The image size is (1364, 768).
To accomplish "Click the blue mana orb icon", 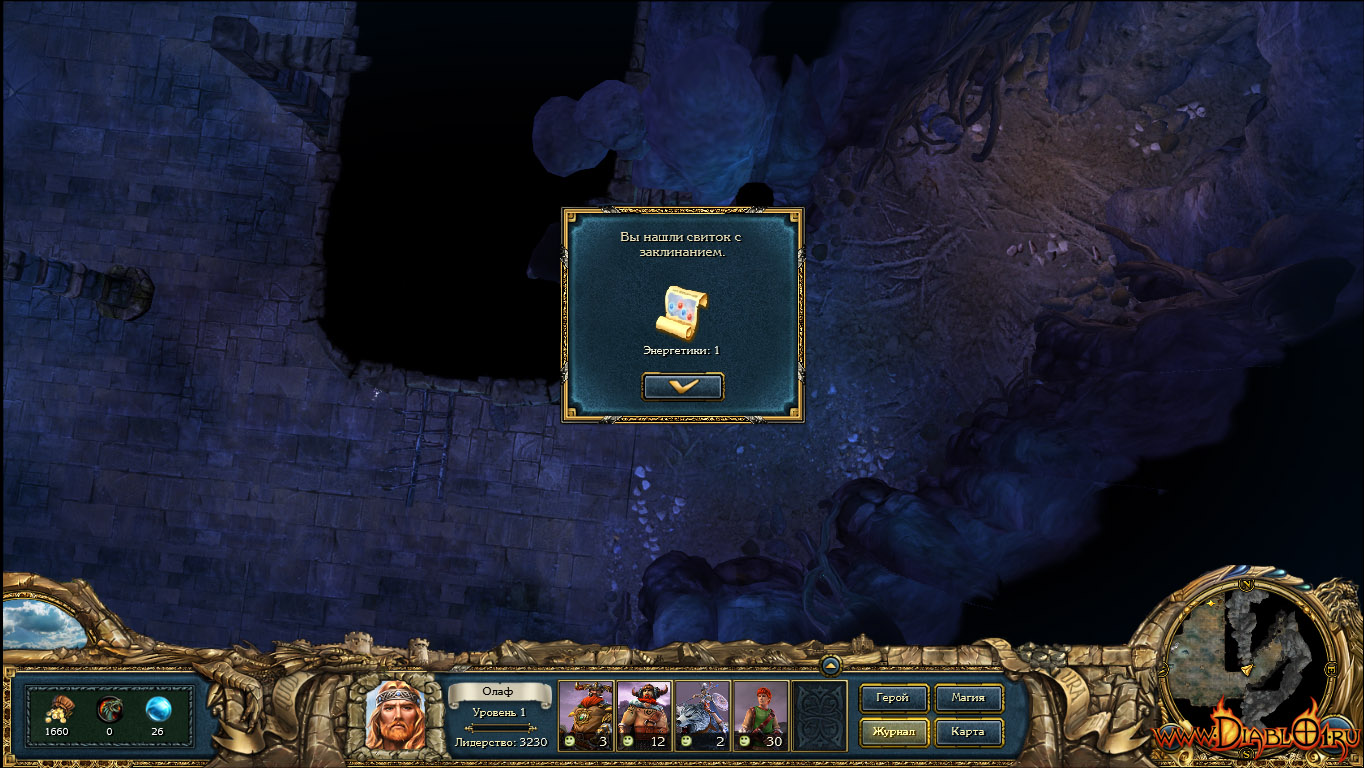I will coord(158,709).
